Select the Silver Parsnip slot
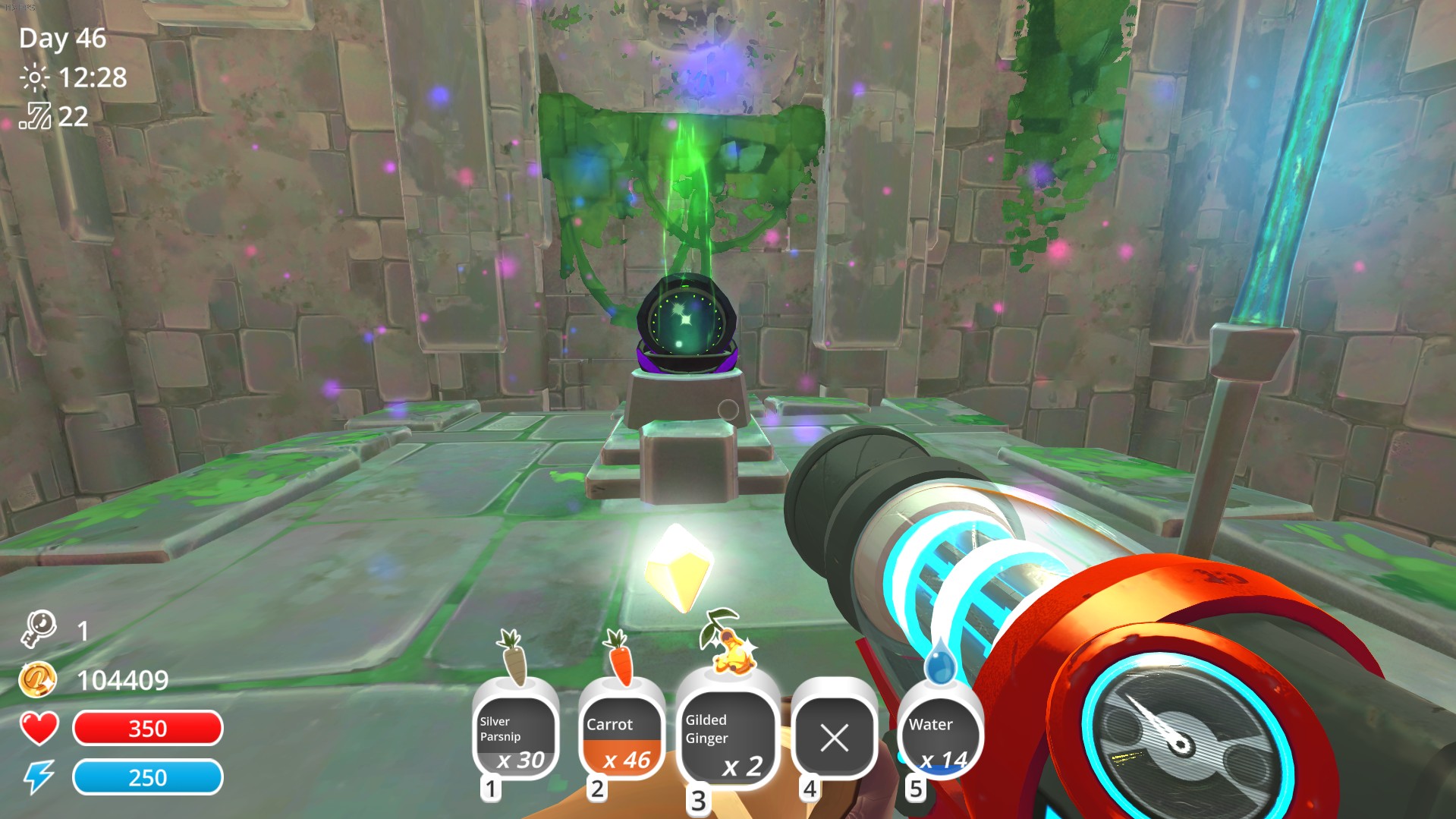Image resolution: width=1456 pixels, height=819 pixels. 515,735
